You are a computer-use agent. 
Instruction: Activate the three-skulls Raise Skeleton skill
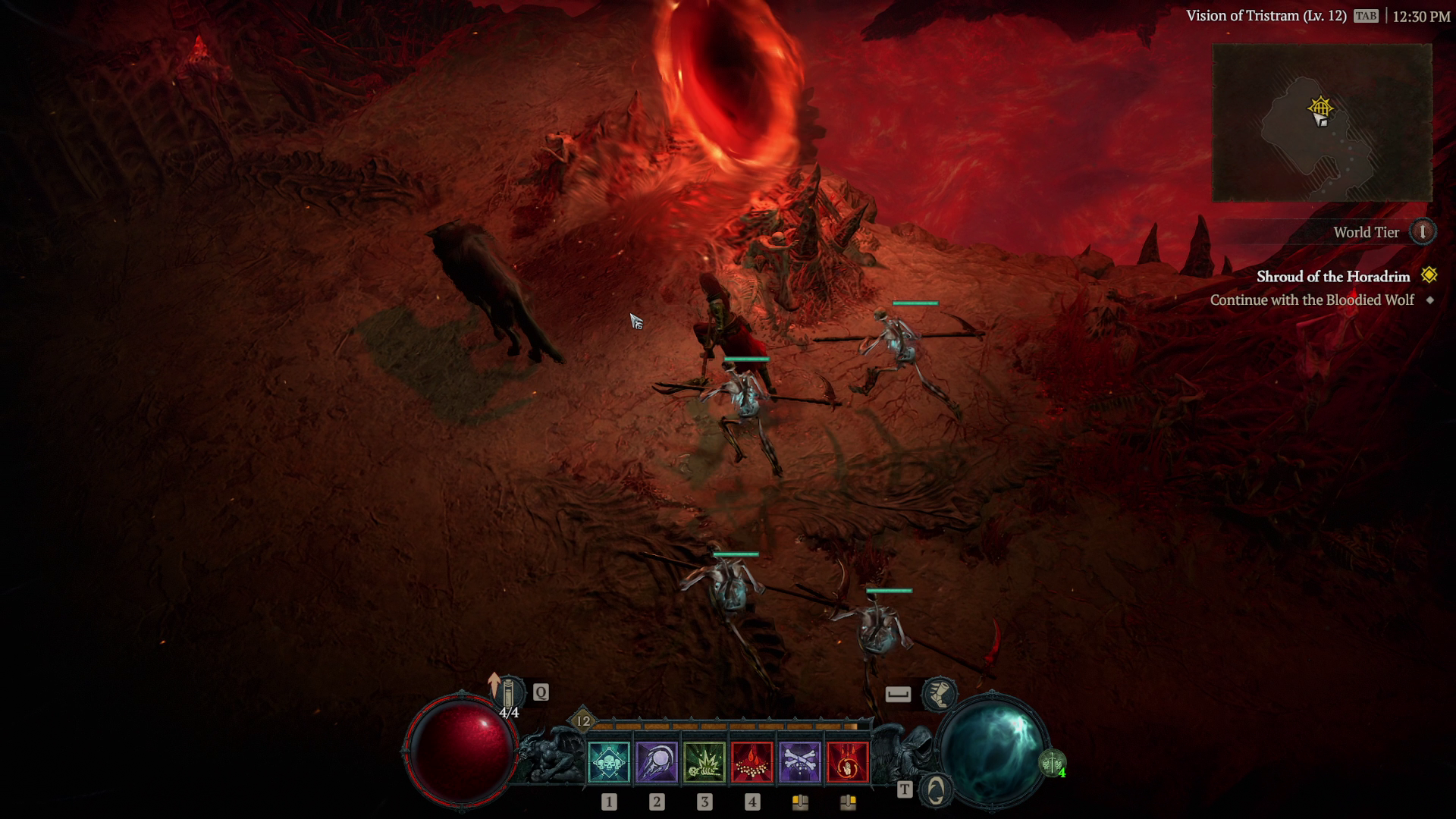[608, 761]
